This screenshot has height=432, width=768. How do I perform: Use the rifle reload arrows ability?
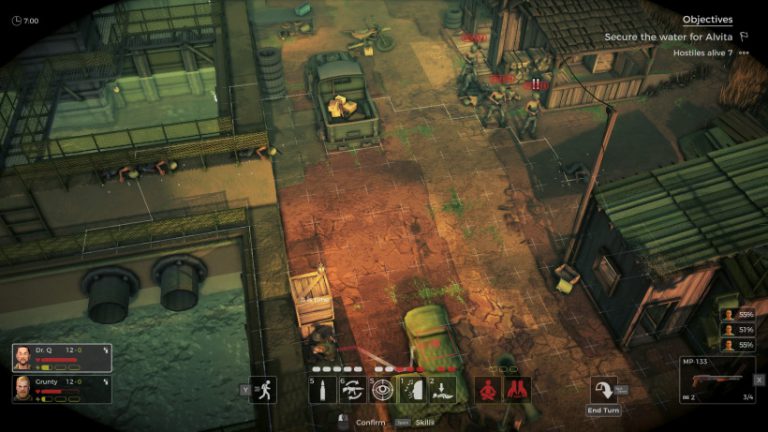(352, 389)
